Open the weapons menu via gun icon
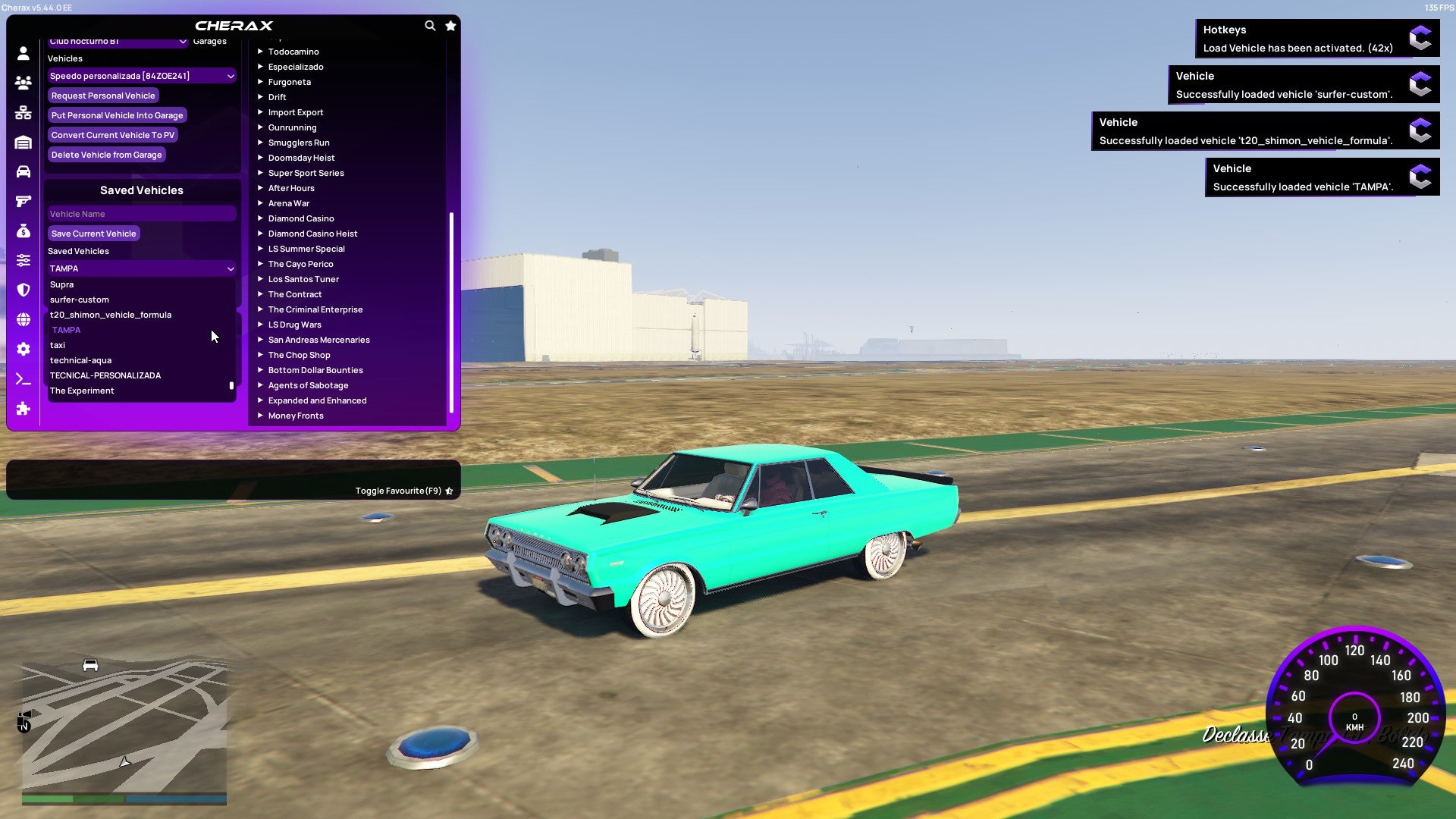 (23, 201)
